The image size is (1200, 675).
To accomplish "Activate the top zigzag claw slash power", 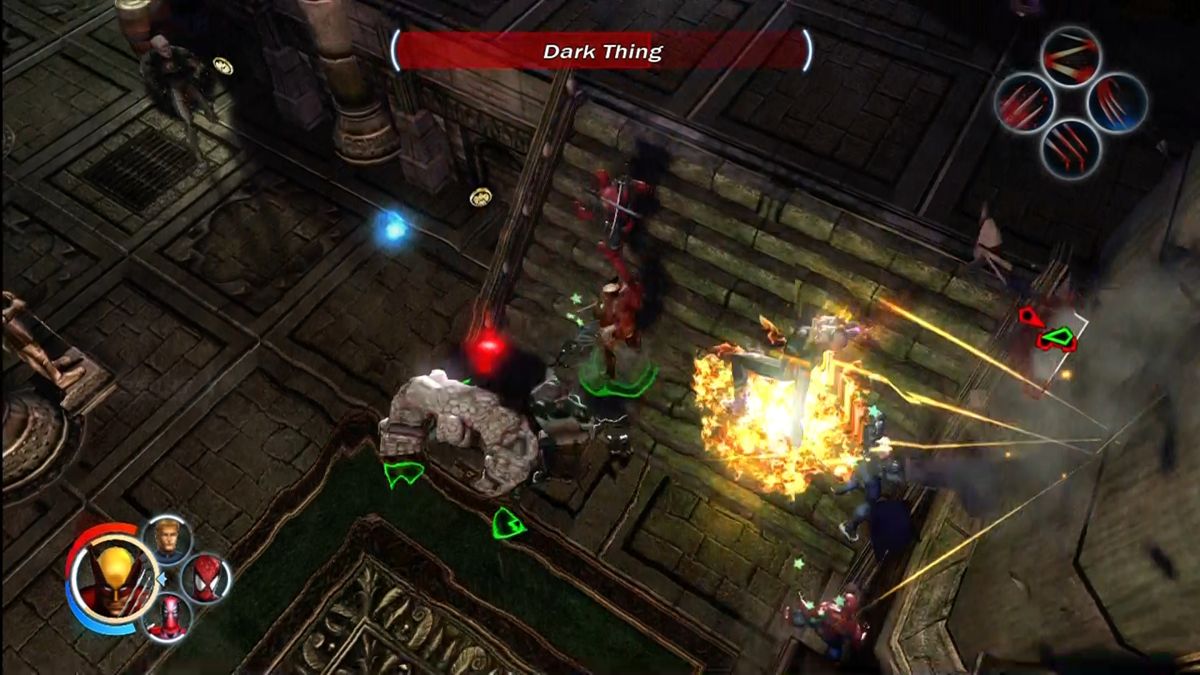I will pos(1070,56).
